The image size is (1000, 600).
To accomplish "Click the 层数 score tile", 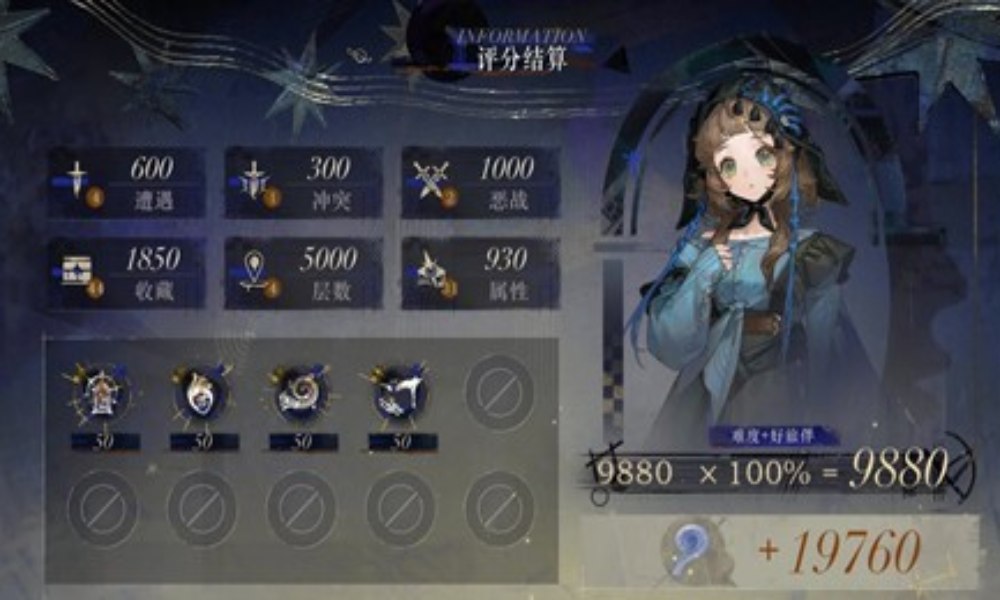I will 303,273.
